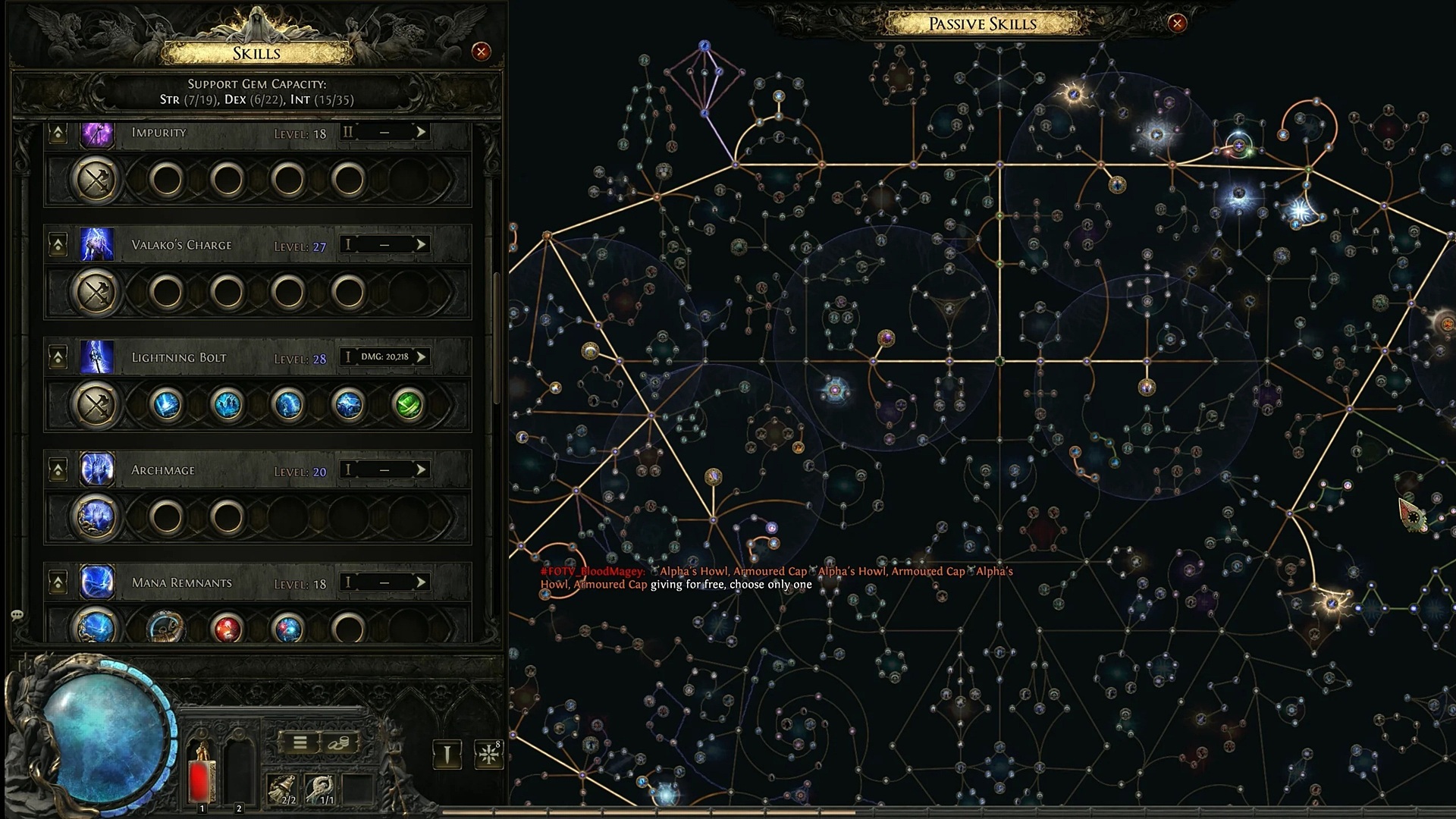Select the green support gem on Lightning Bolt
Image resolution: width=1456 pixels, height=819 pixels.
click(x=409, y=404)
